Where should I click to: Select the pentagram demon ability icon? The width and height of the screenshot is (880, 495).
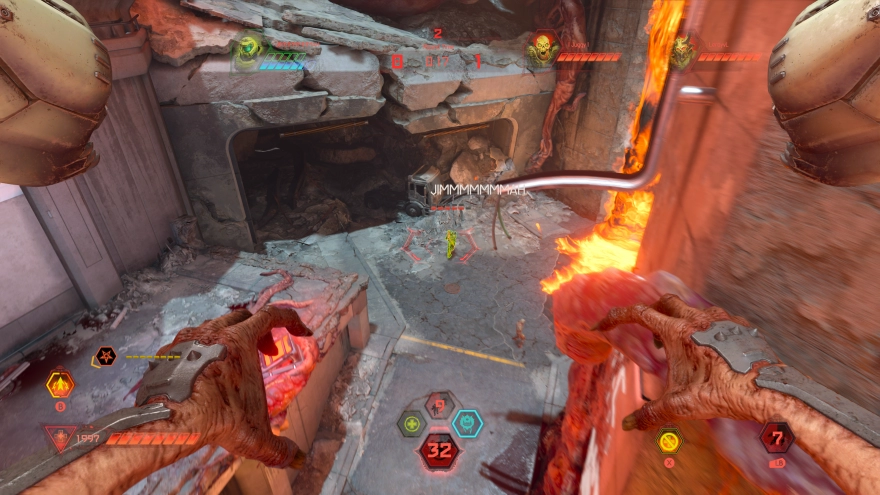point(105,356)
